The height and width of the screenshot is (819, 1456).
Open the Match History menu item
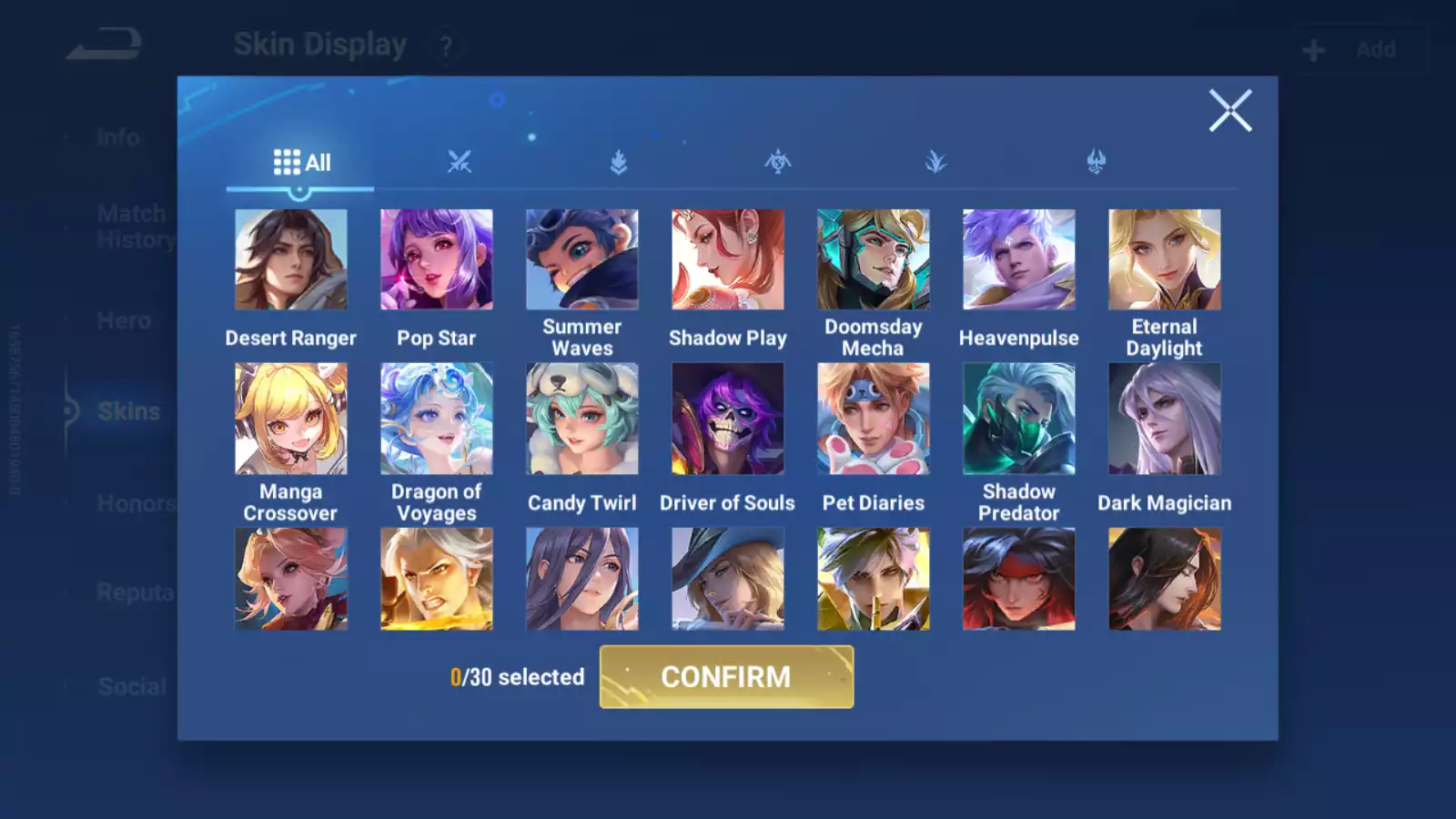131,226
